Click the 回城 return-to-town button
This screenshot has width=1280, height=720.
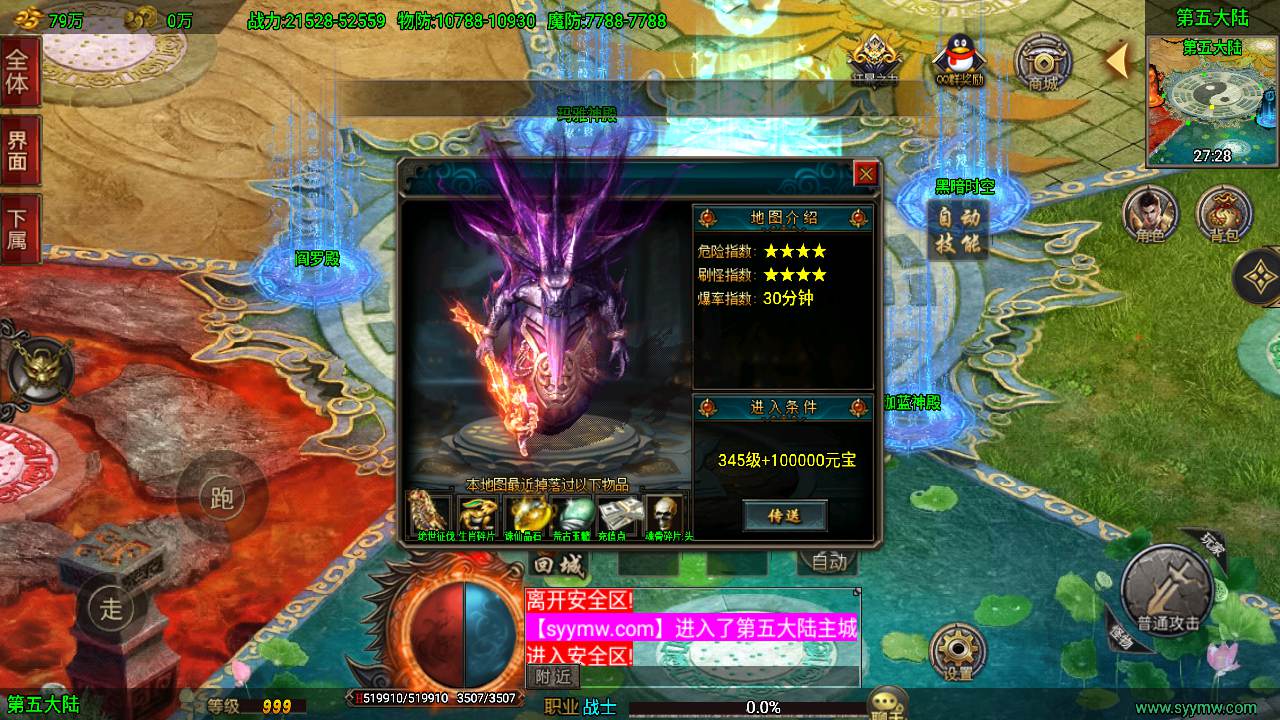pos(558,564)
